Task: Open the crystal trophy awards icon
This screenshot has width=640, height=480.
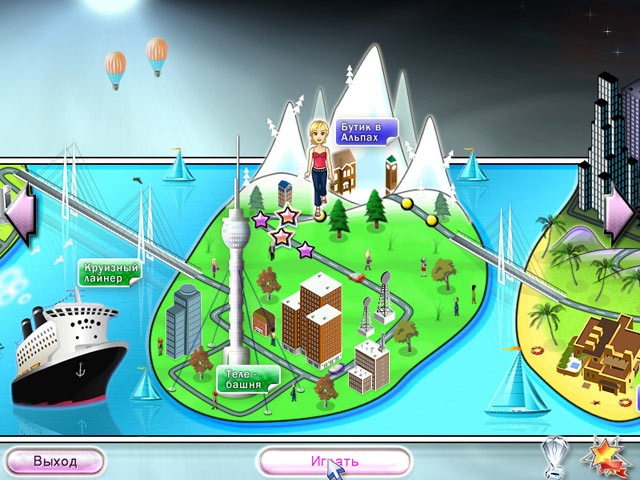Action: 556,454
